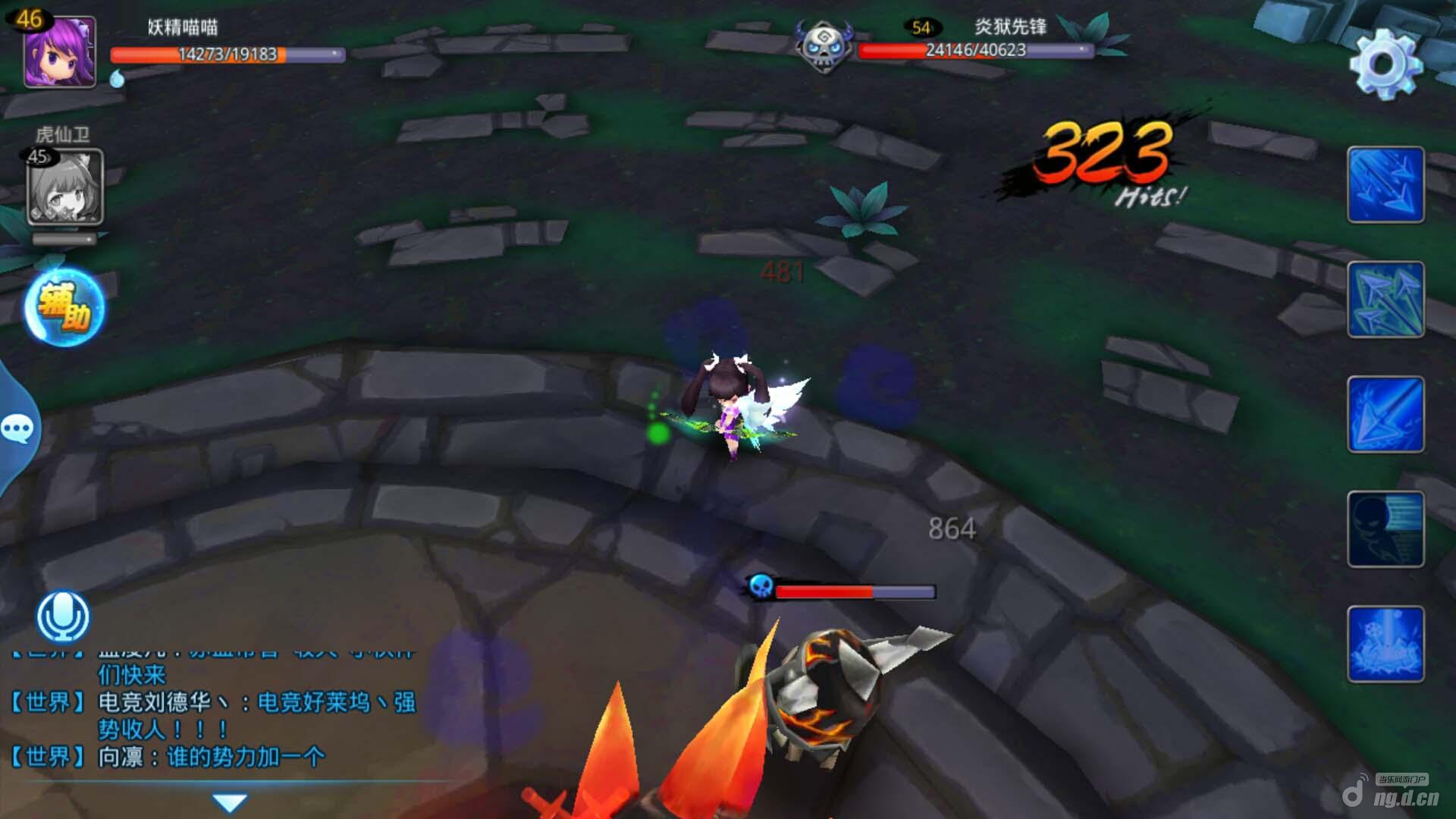
Task: Trigger the shadow figure dash skill
Action: click(1385, 529)
